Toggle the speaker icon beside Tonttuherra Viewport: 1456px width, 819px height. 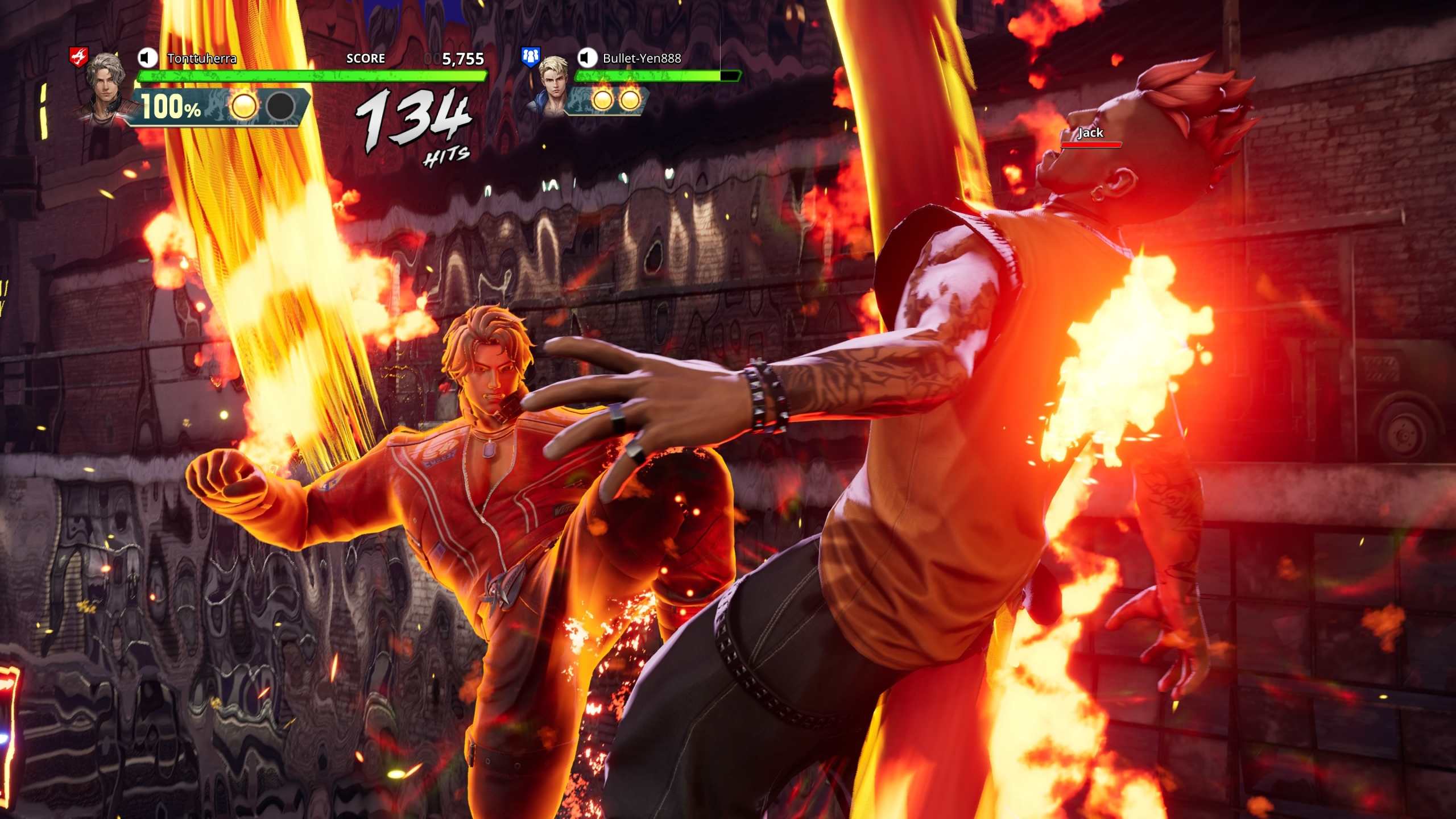(x=147, y=57)
